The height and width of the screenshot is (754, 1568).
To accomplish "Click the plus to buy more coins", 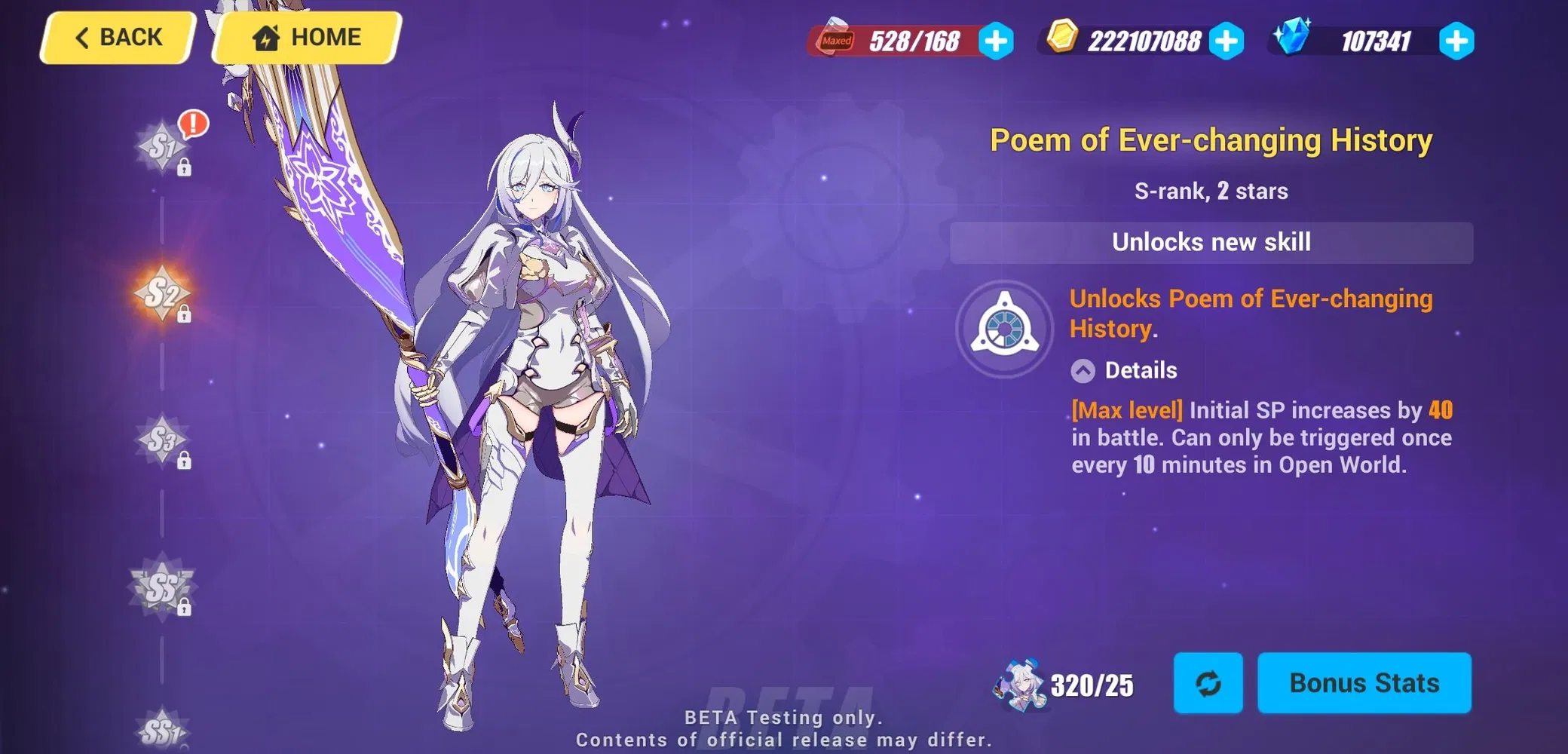I will [1228, 41].
